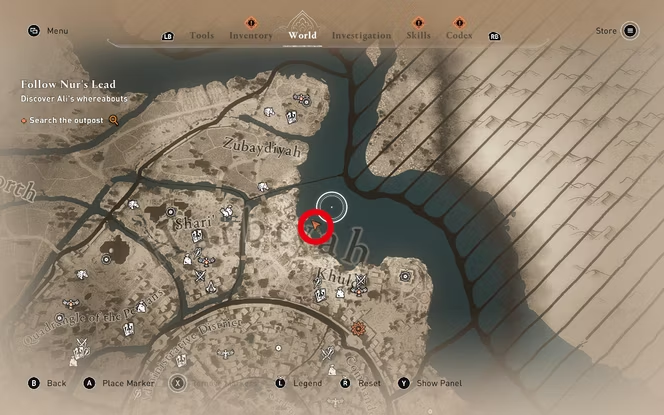
Task: Open the Tools tab
Action: tap(201, 36)
